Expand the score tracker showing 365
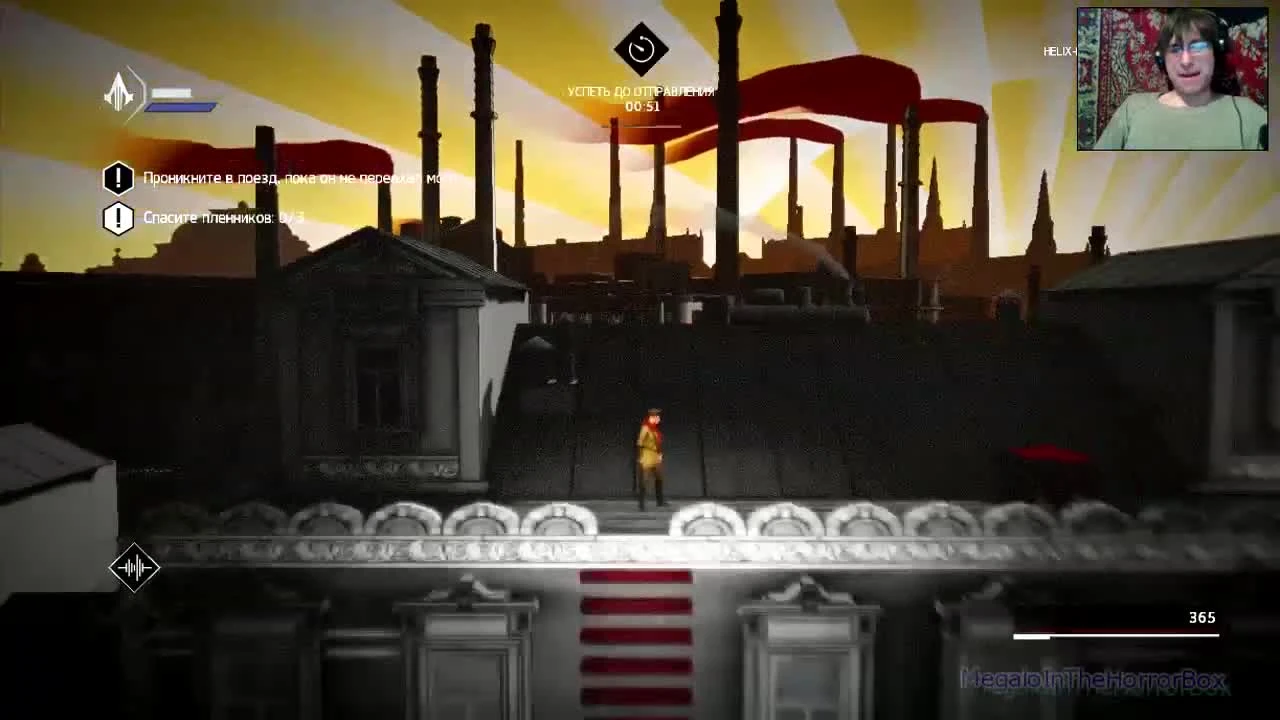1280x720 pixels. click(1115, 625)
